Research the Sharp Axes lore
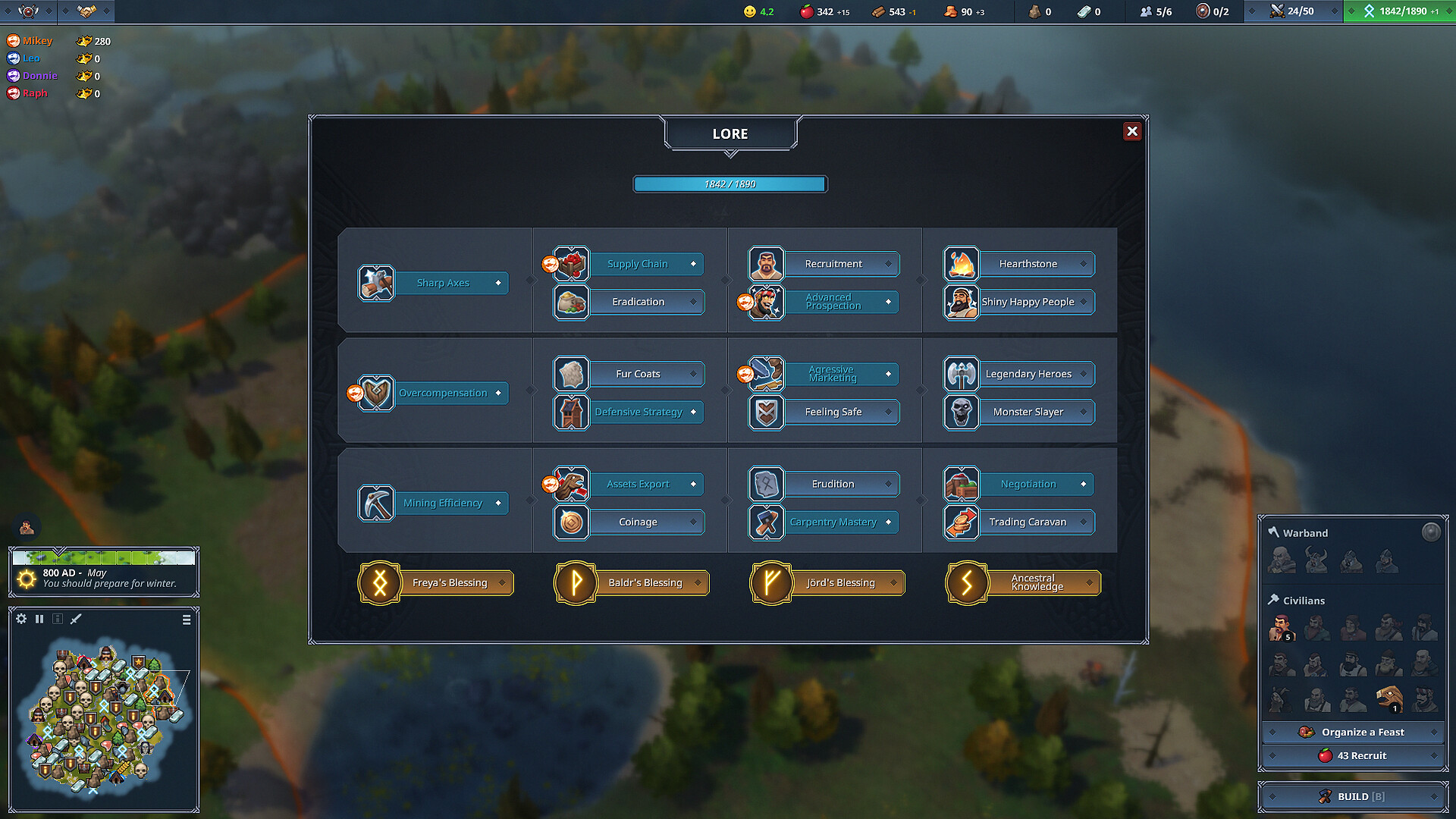1456x819 pixels. (443, 283)
